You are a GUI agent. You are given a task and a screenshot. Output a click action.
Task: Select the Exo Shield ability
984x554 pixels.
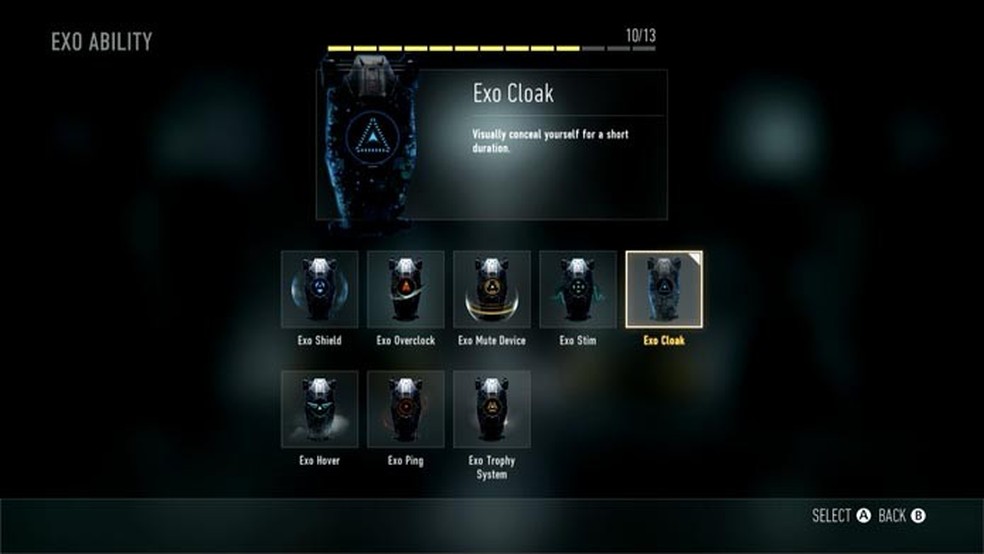tap(320, 290)
